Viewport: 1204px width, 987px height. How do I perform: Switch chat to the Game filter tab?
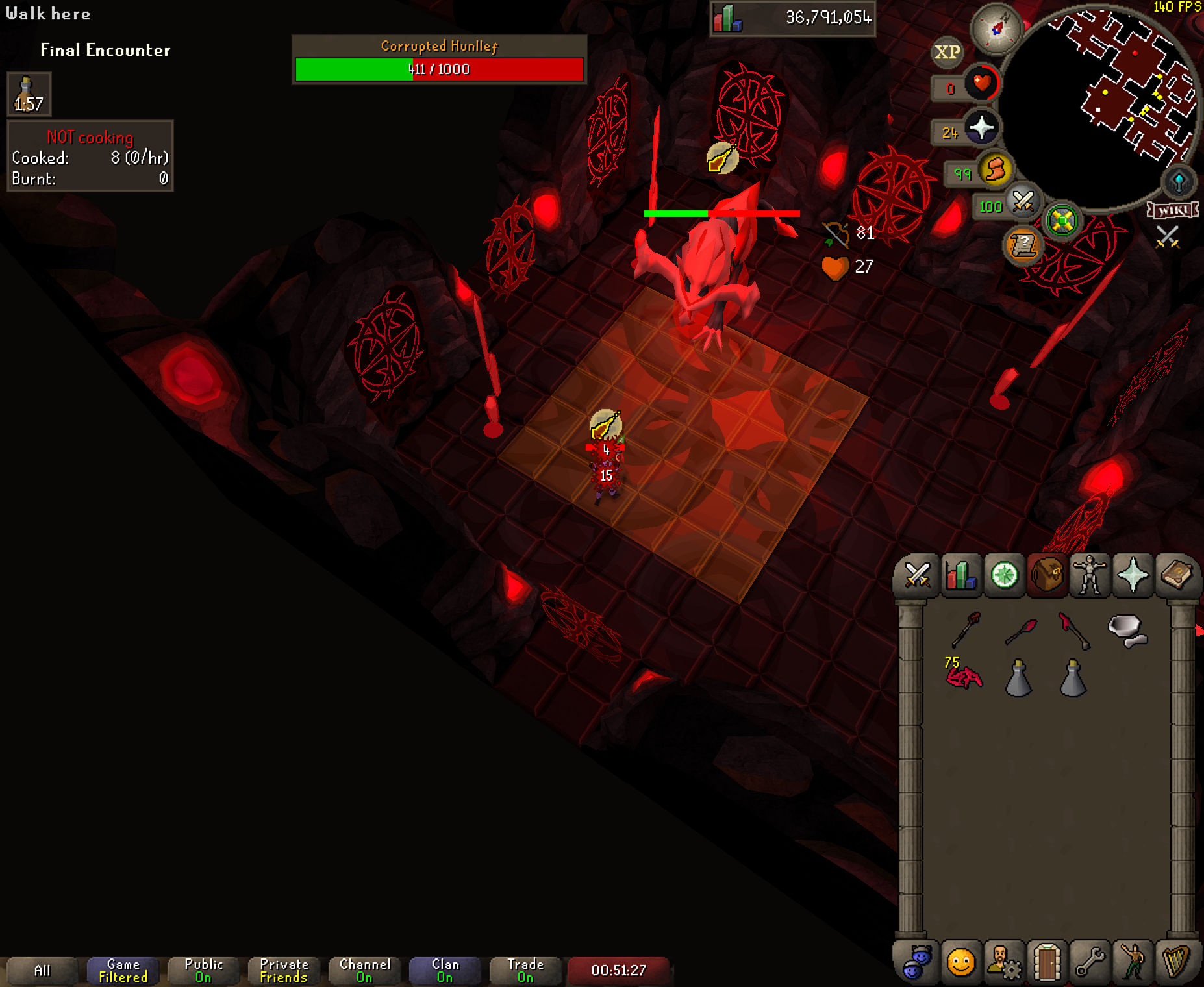click(x=123, y=971)
